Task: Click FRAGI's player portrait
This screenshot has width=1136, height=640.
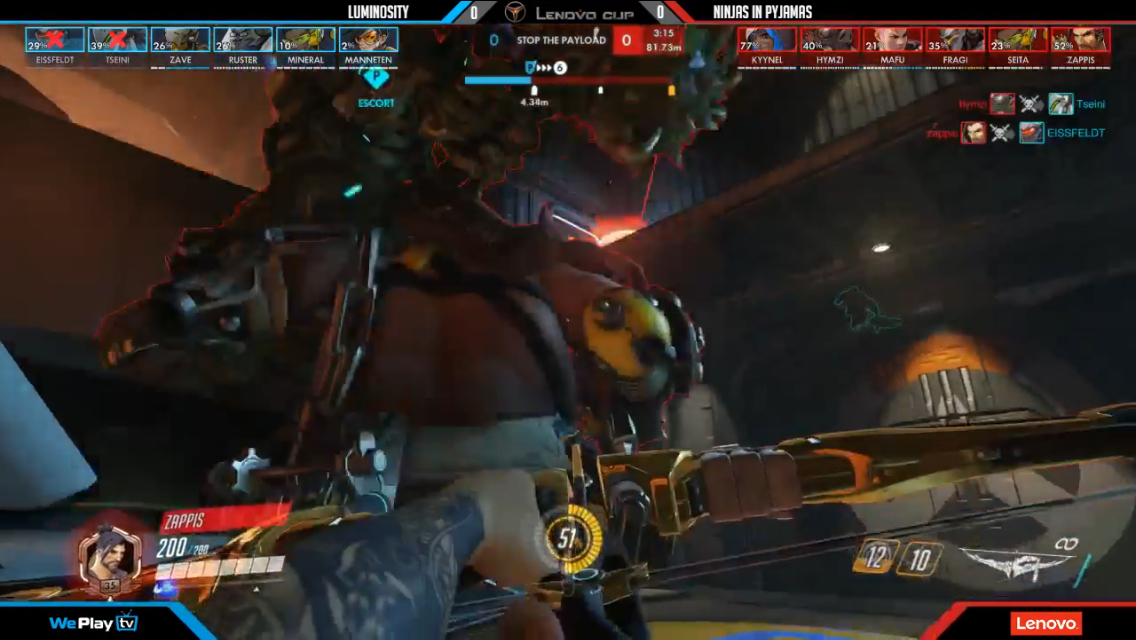Action: tap(955, 40)
